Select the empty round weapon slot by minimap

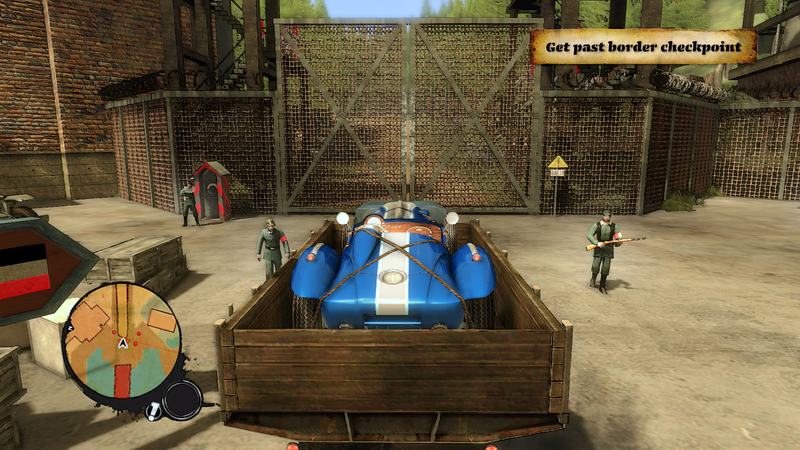[182, 400]
